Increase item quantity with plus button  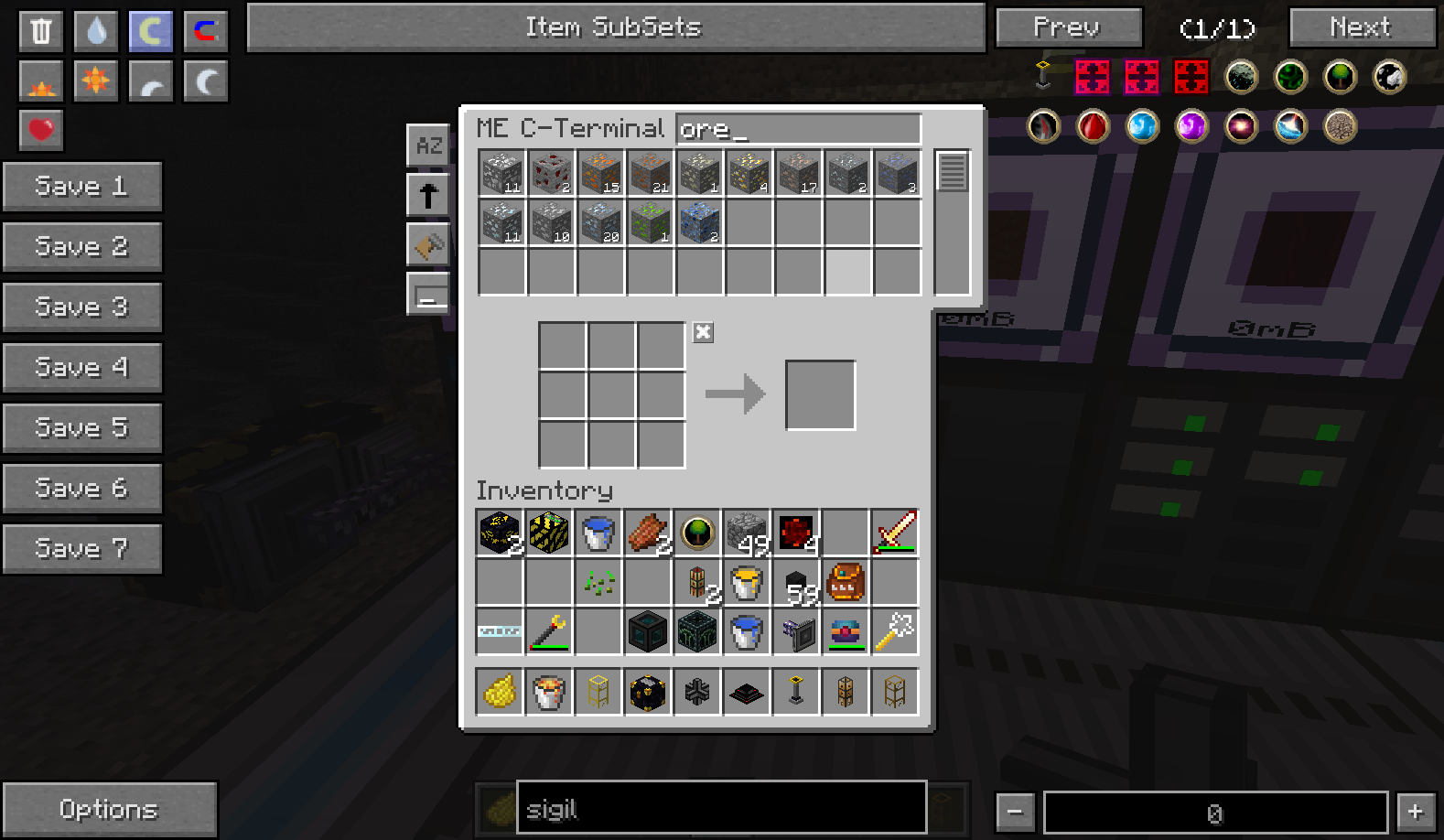pos(1416,811)
